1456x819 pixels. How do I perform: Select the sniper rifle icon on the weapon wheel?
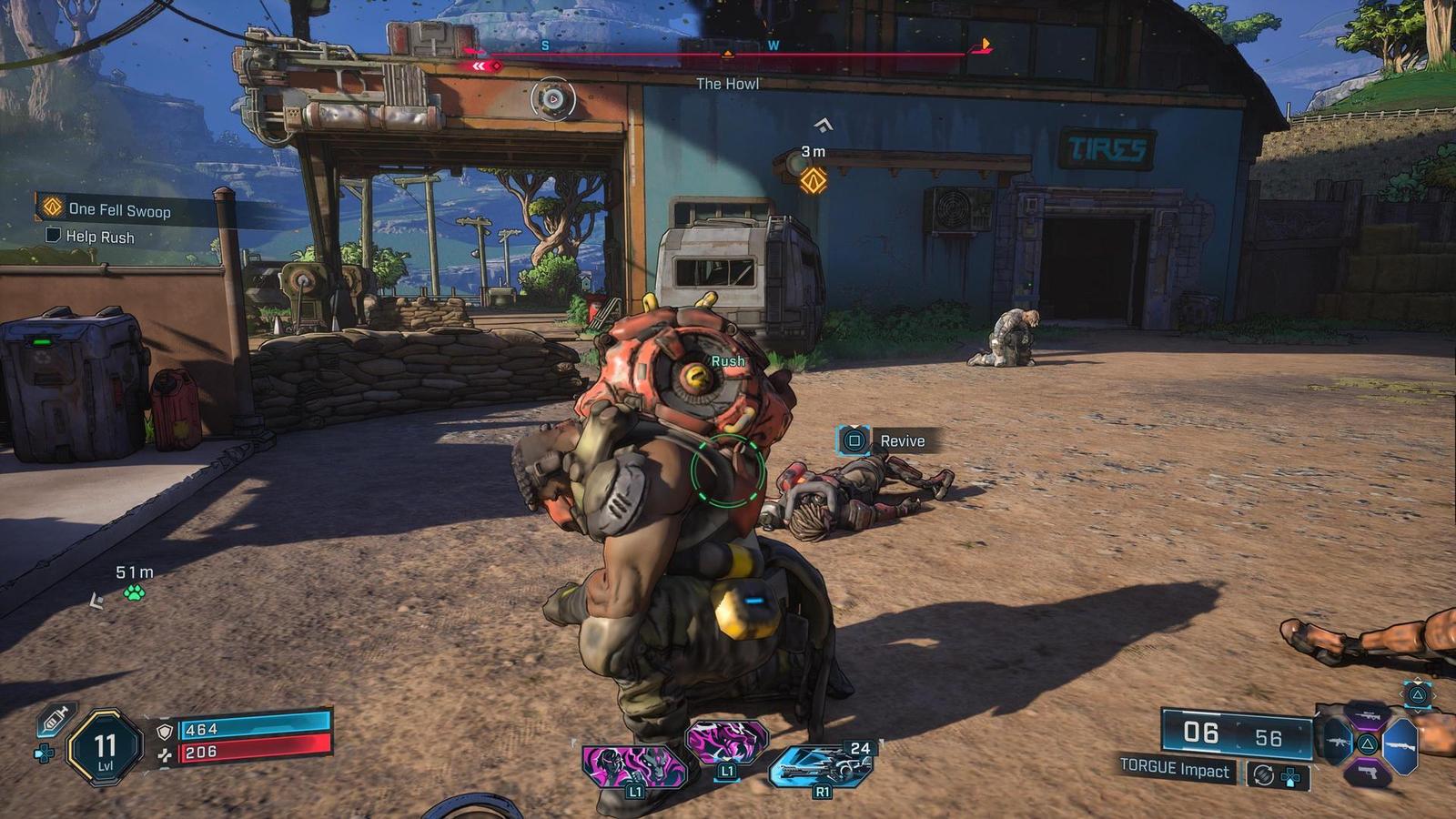[1369, 716]
